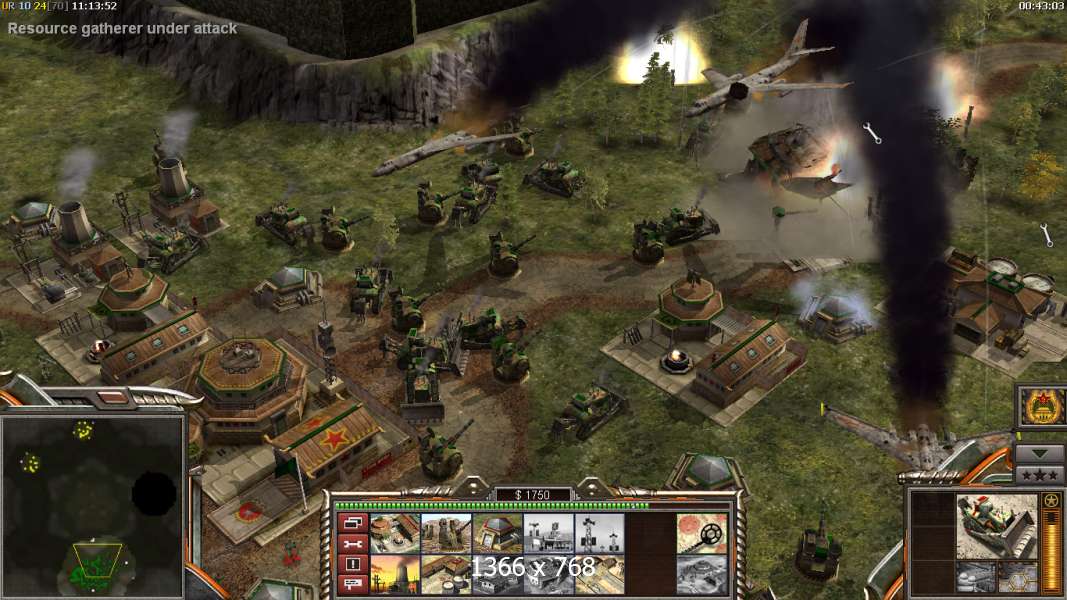Choose the Bunker build icon
Screen dimensions: 1067x600
[x=496, y=533]
